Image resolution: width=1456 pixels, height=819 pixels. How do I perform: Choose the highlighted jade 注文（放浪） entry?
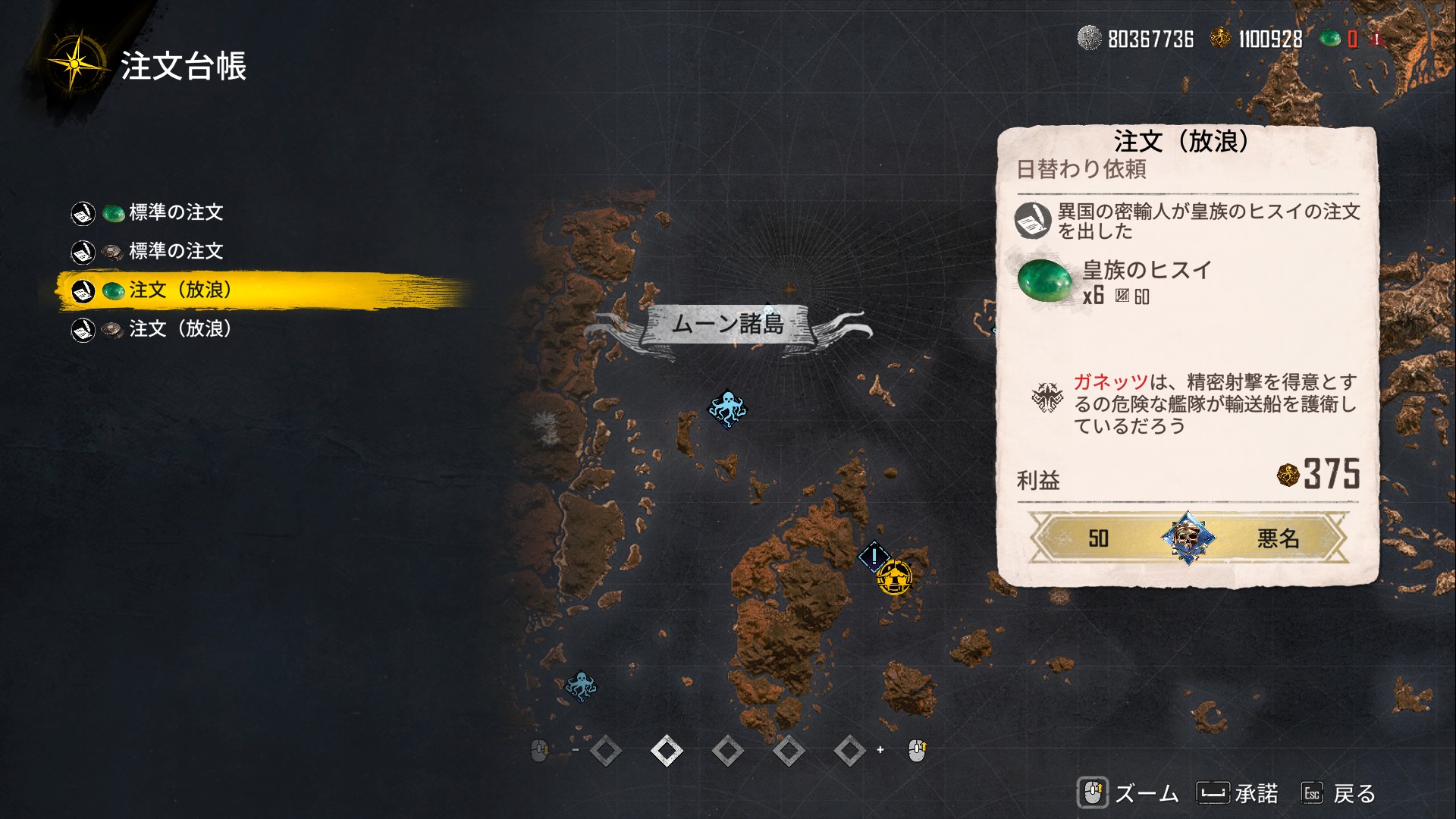[180, 290]
